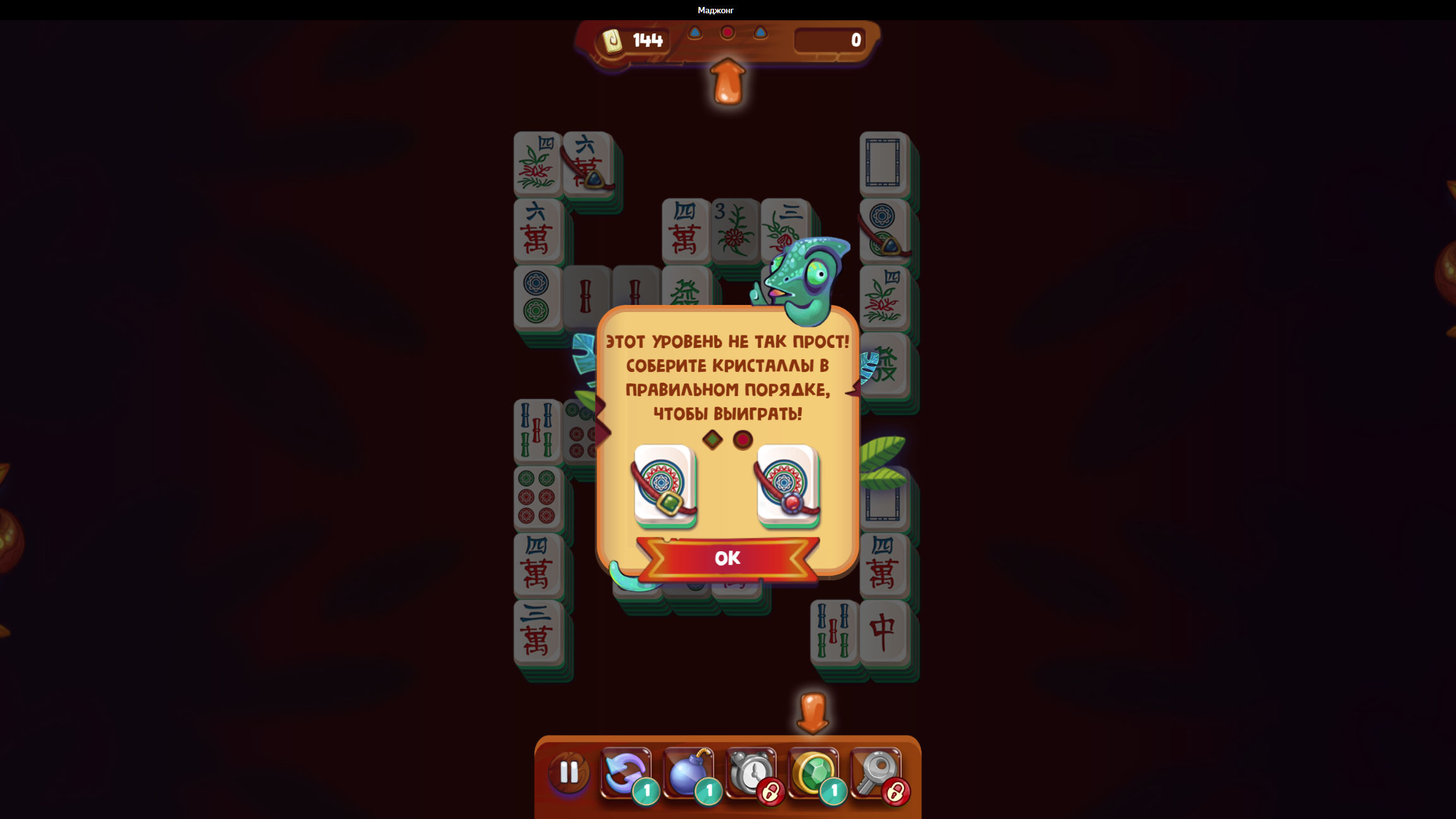Click the left blue crystal indicator
Screen dimensions: 1456x819
tap(696, 33)
